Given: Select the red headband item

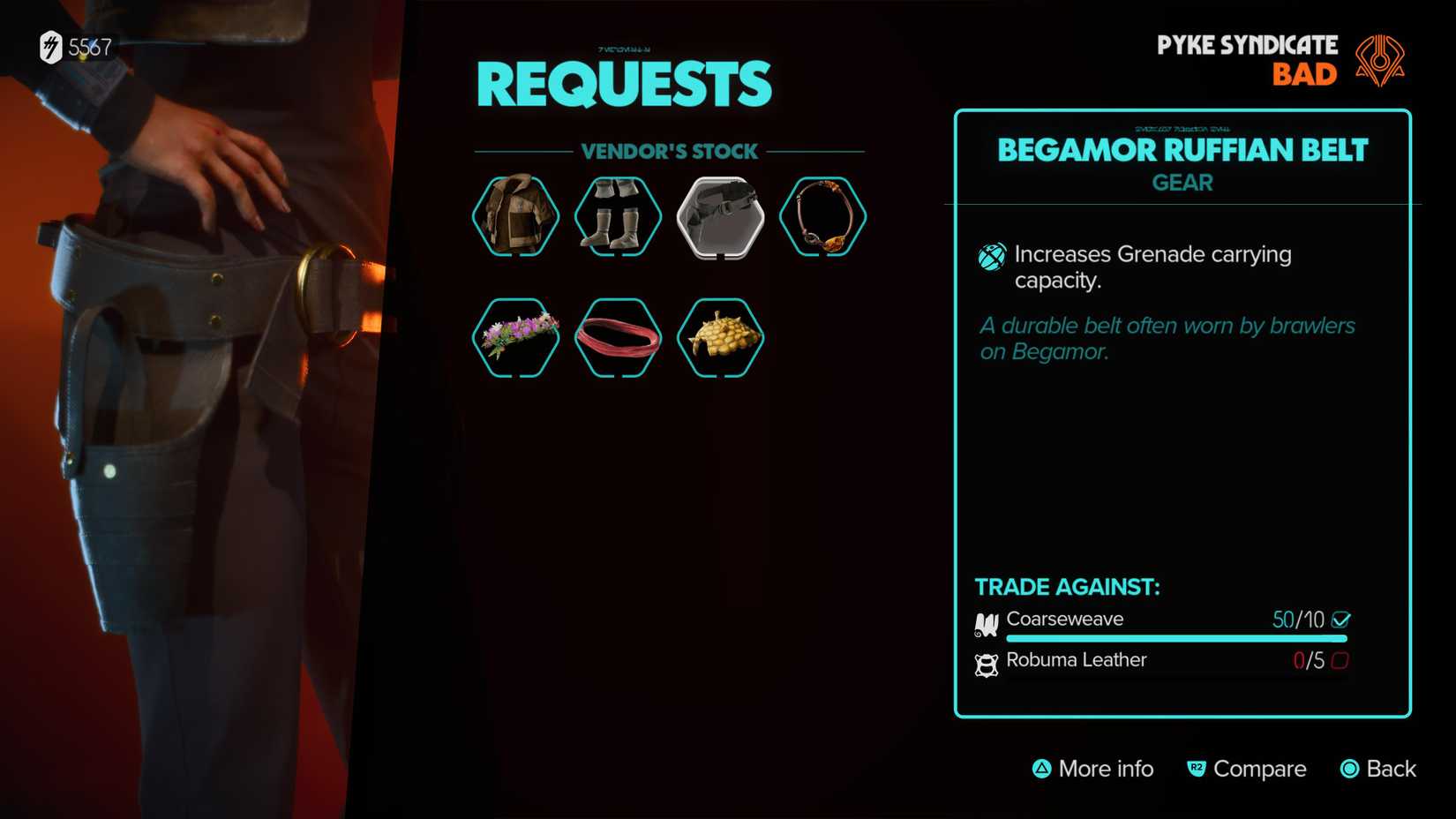Looking at the screenshot, I should (x=618, y=338).
